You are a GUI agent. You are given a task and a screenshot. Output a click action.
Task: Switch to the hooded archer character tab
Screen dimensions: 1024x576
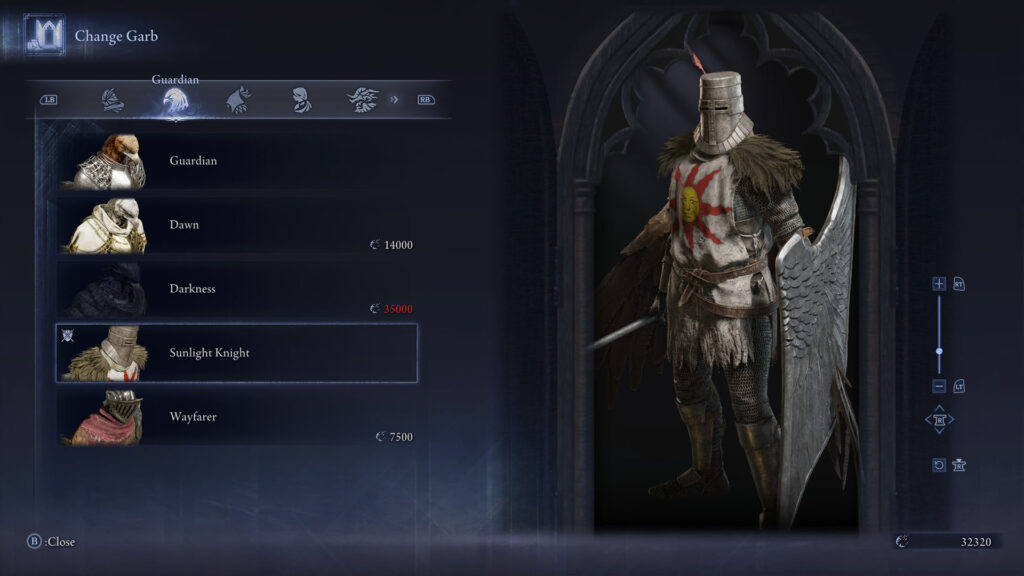238,100
